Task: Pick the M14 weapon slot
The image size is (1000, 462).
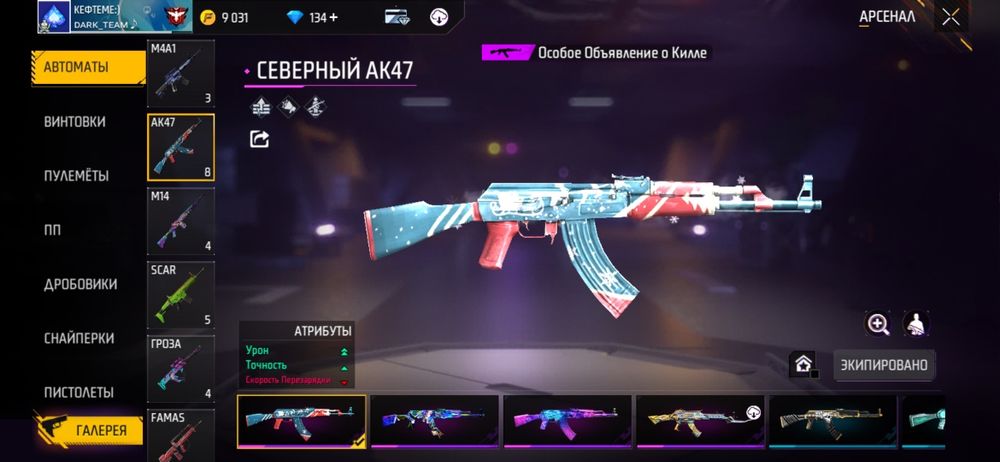Action: tap(180, 220)
